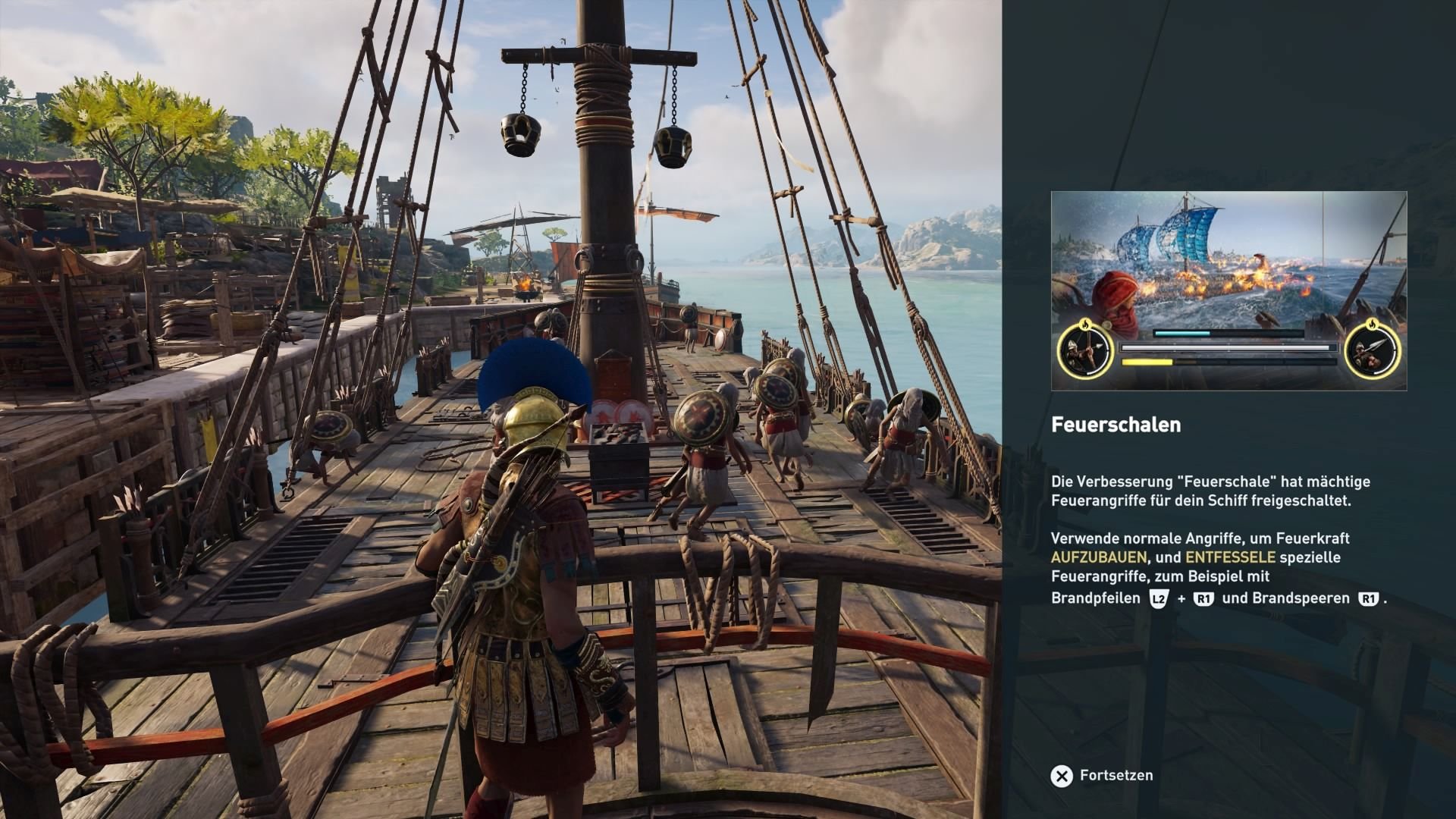The image size is (1456, 819).
Task: Click the cyan arrow charge bar
Action: (x=1183, y=334)
